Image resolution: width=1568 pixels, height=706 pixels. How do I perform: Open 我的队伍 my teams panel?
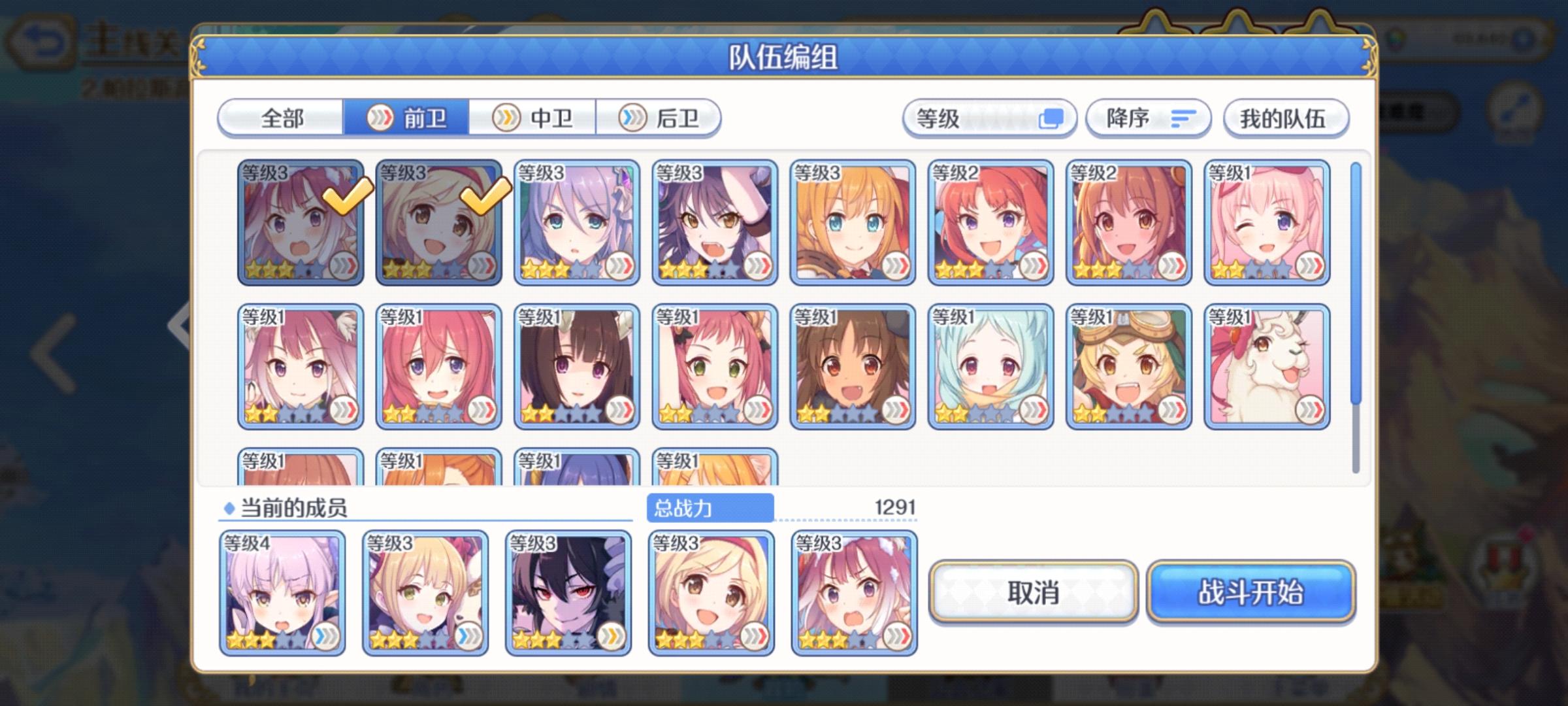coord(1284,118)
